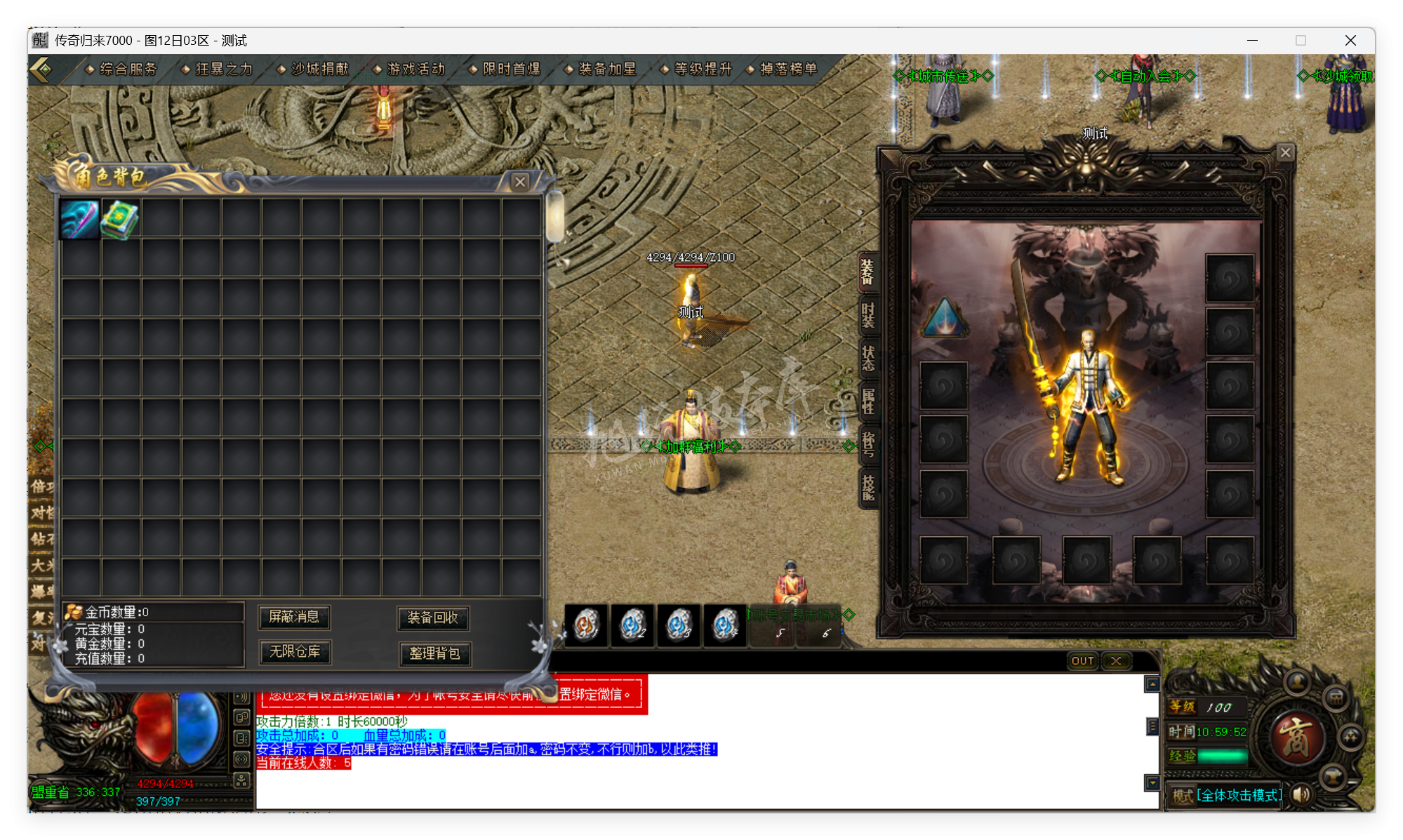Toggle 无限仓库 in the backpack window
The height and width of the screenshot is (840, 1403).
(295, 653)
